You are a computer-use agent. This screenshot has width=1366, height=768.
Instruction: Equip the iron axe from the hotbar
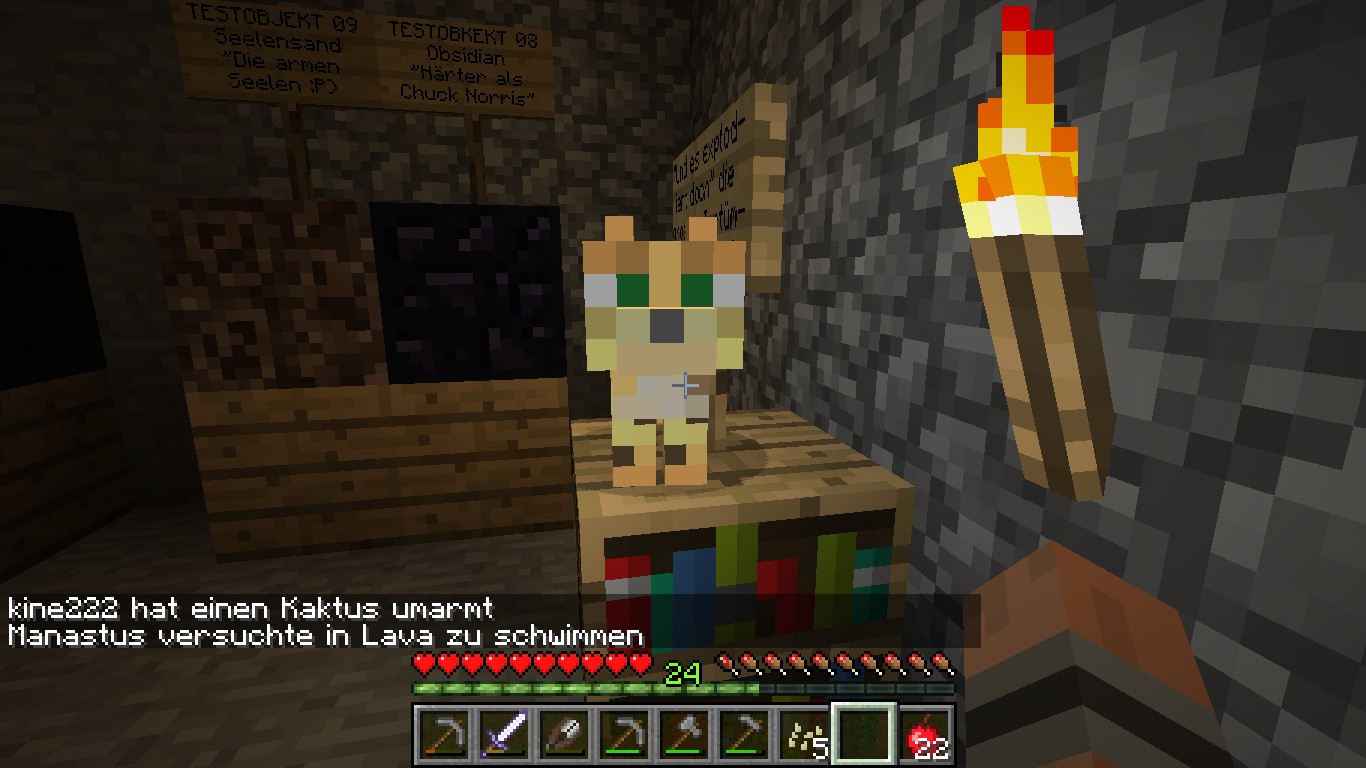684,736
